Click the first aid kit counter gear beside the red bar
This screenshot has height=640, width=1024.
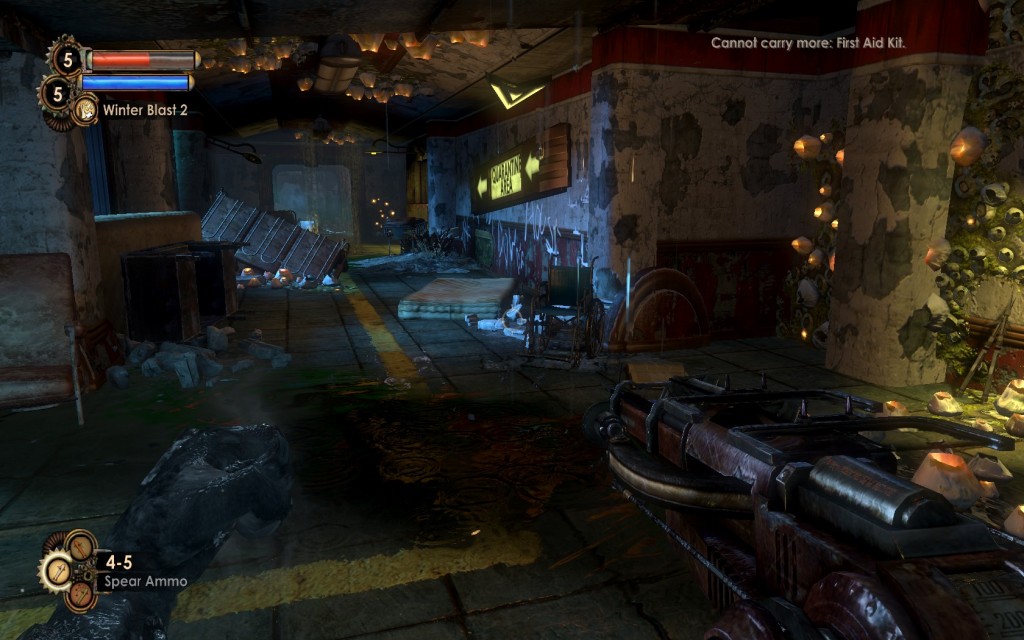click(x=67, y=58)
